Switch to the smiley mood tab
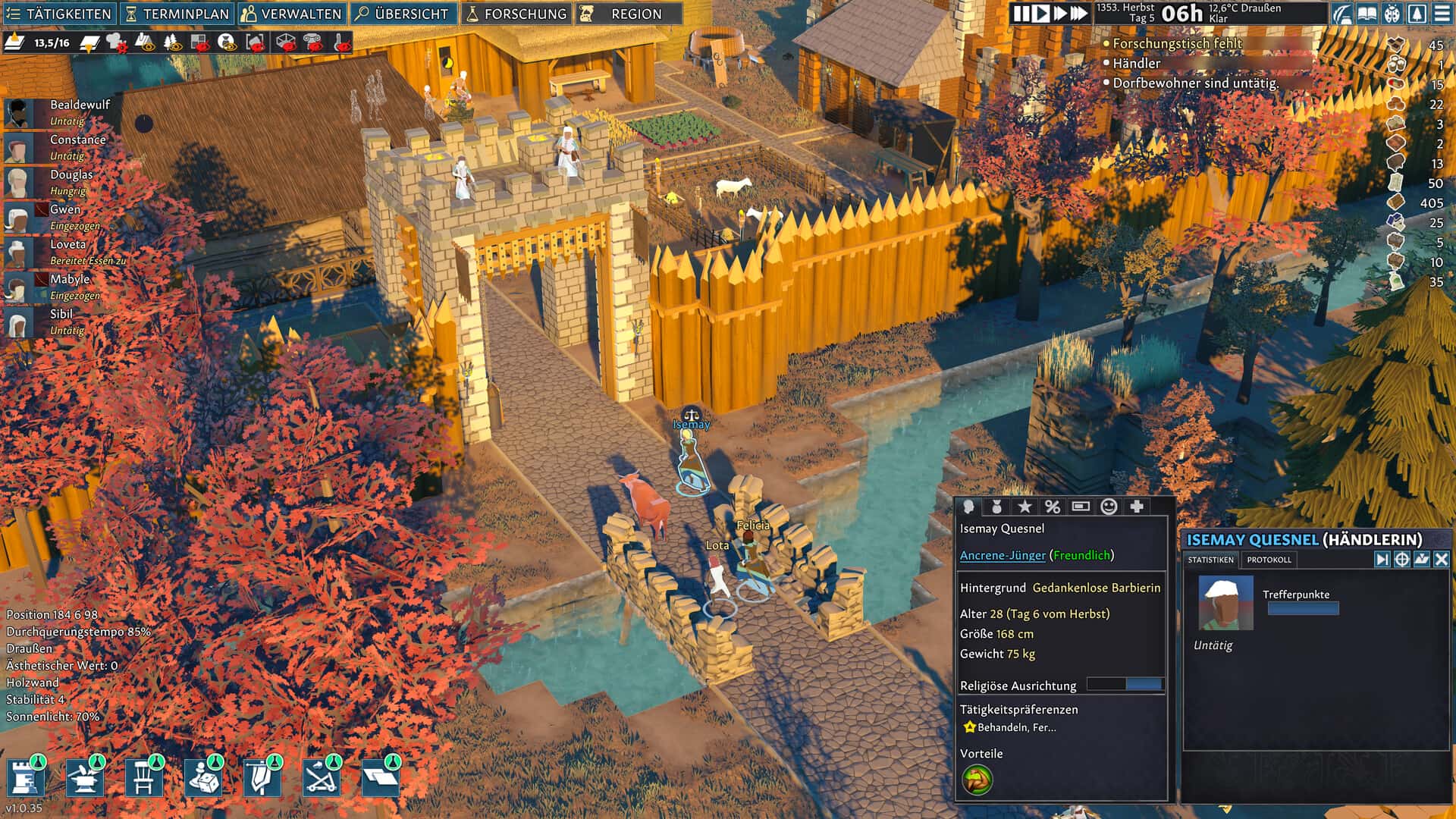This screenshot has width=1456, height=819. click(x=1109, y=507)
